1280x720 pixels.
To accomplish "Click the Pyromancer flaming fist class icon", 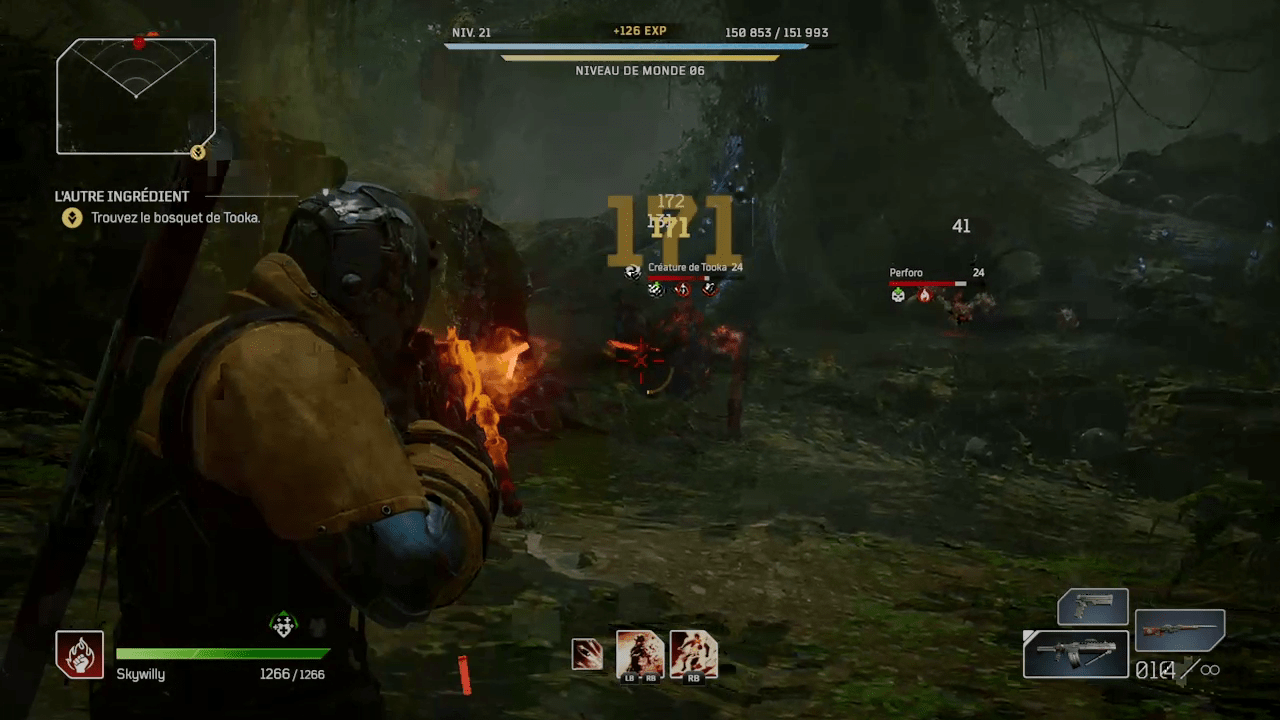I will [x=79, y=655].
